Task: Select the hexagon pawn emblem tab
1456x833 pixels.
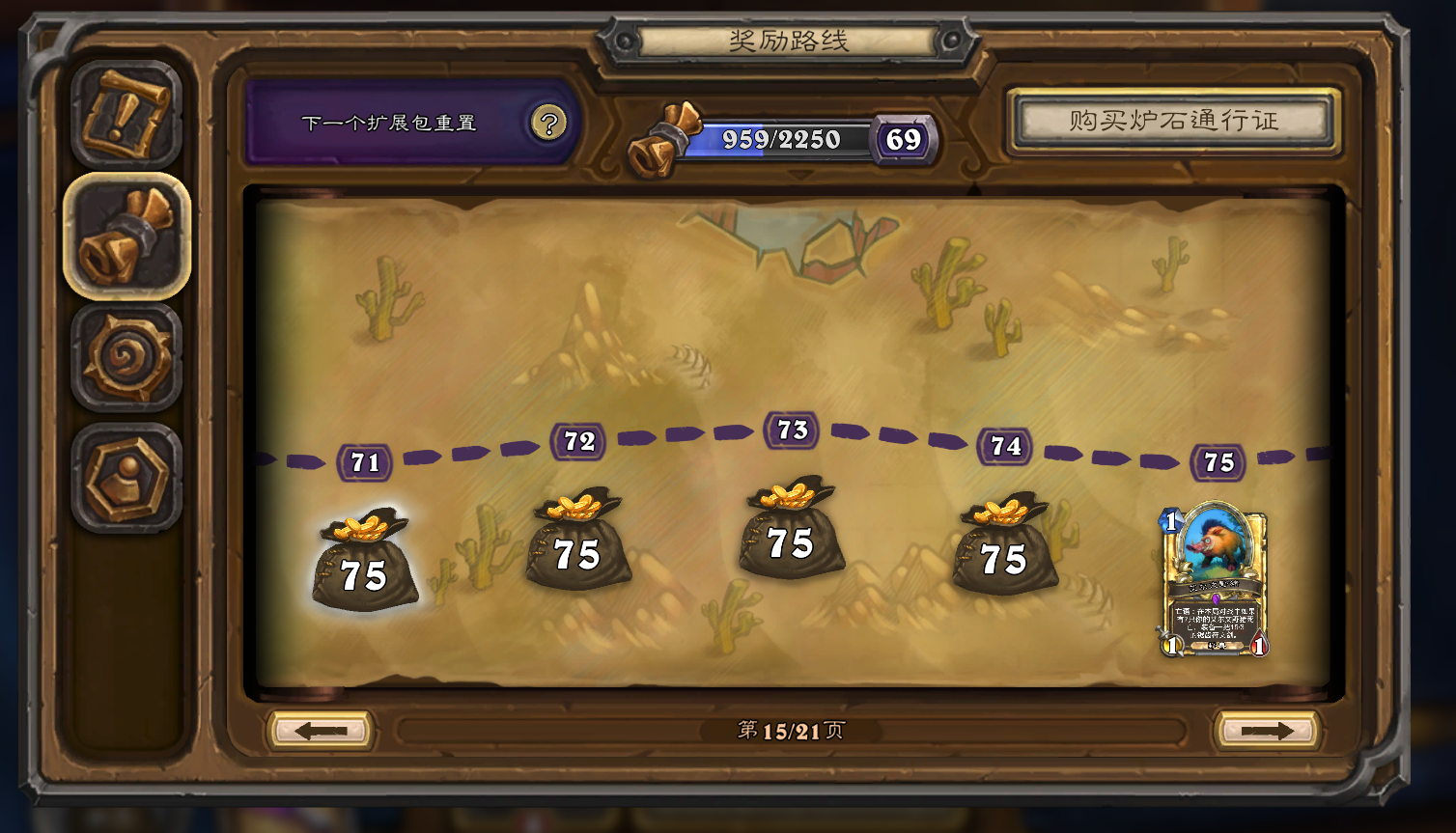Action: point(126,478)
